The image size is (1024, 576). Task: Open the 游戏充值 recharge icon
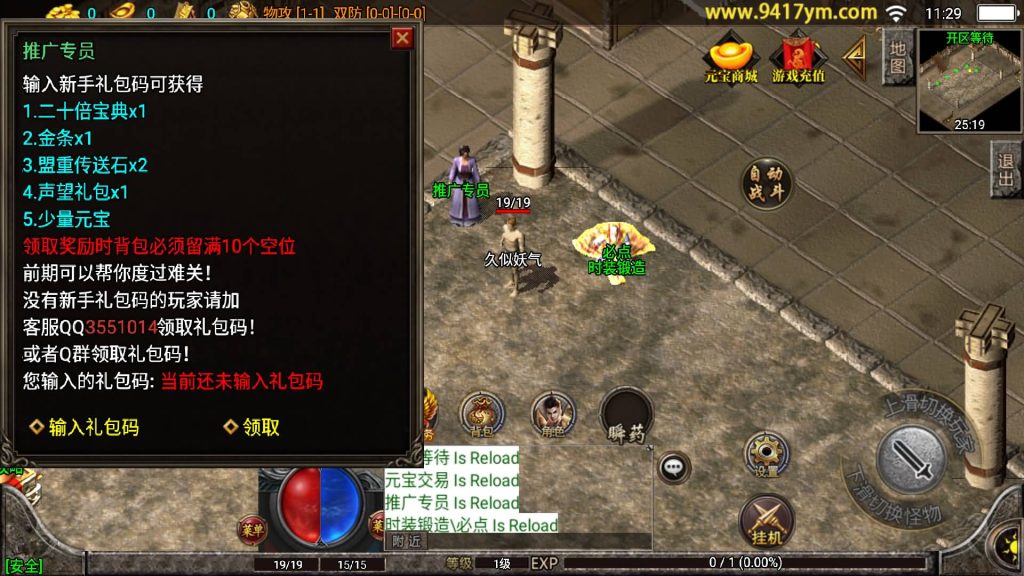(x=798, y=58)
